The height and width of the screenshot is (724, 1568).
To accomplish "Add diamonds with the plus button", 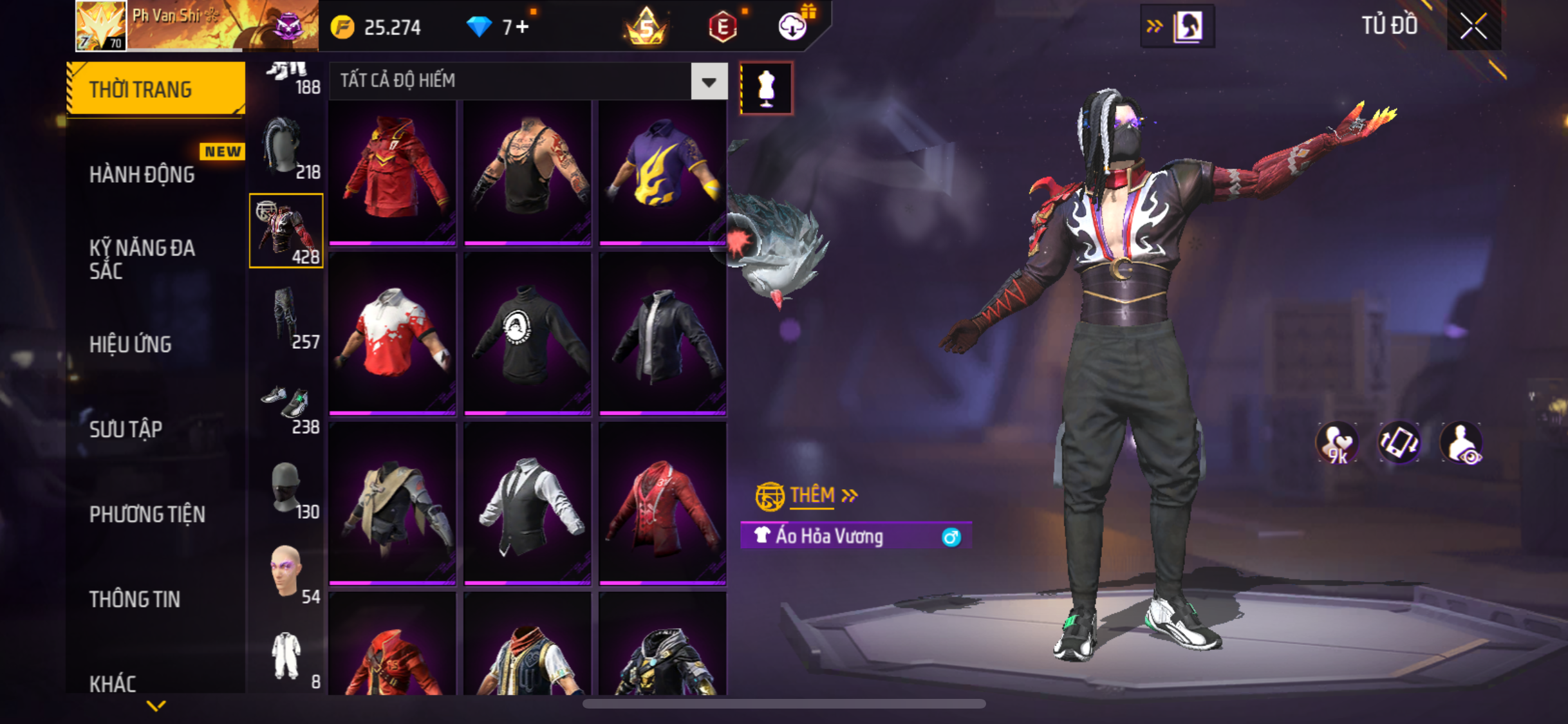I will point(521,27).
